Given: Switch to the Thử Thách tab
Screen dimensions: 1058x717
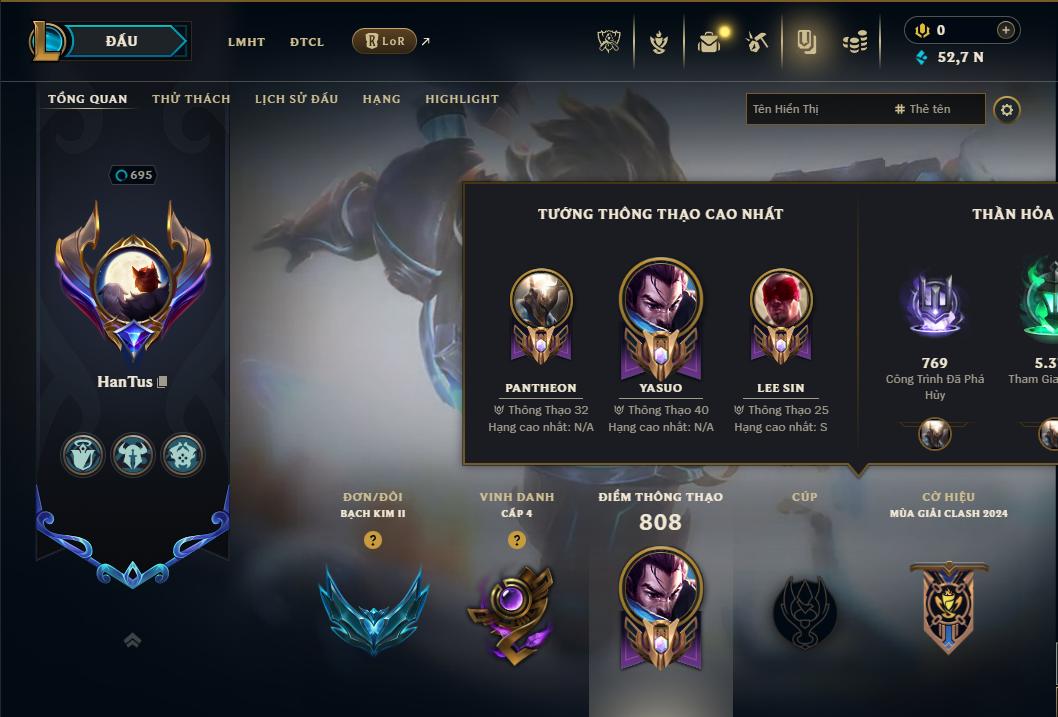Looking at the screenshot, I should point(191,99).
